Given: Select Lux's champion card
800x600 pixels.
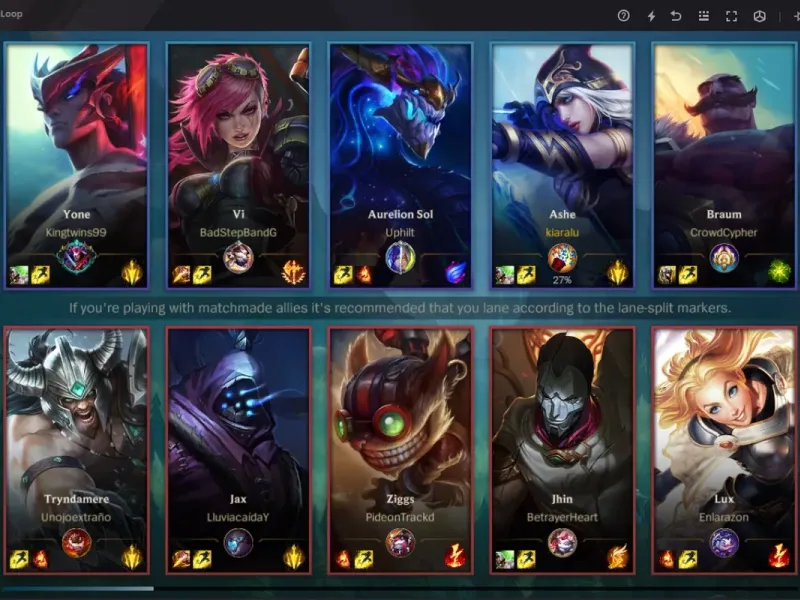Looking at the screenshot, I should coord(723,440).
